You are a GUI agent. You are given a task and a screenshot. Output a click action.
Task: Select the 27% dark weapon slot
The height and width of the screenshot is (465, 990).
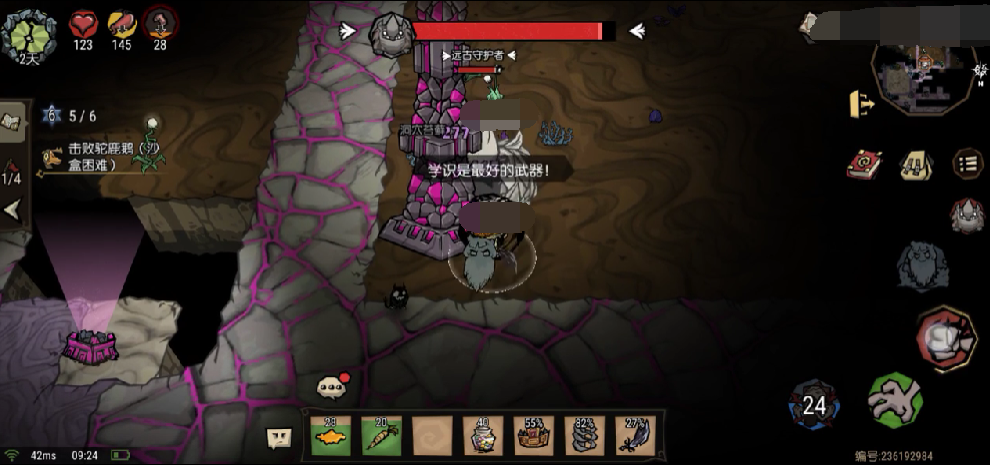click(635, 435)
